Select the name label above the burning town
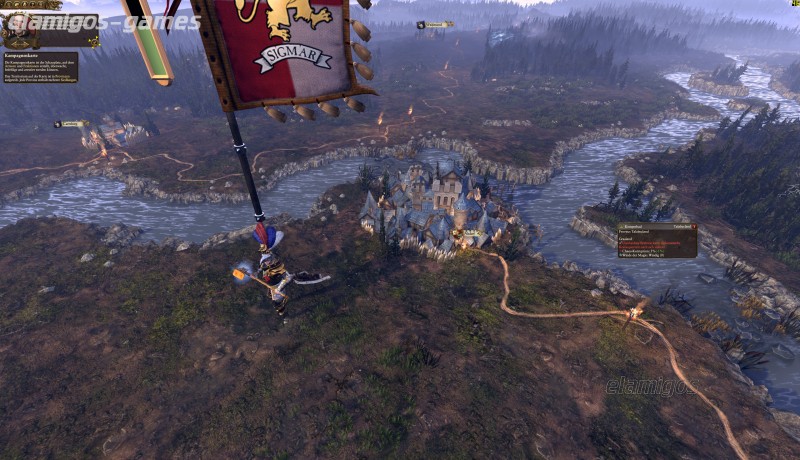 (71, 124)
